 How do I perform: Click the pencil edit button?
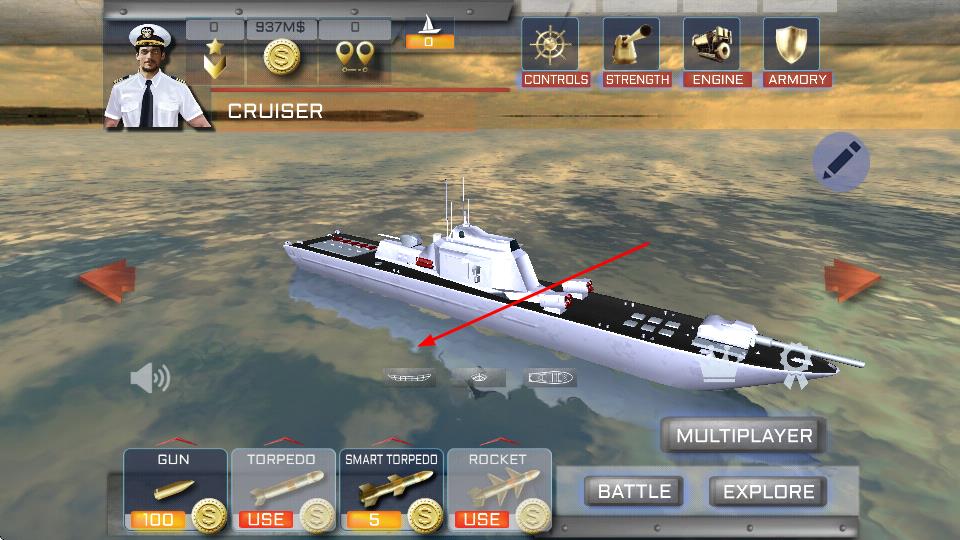840,161
